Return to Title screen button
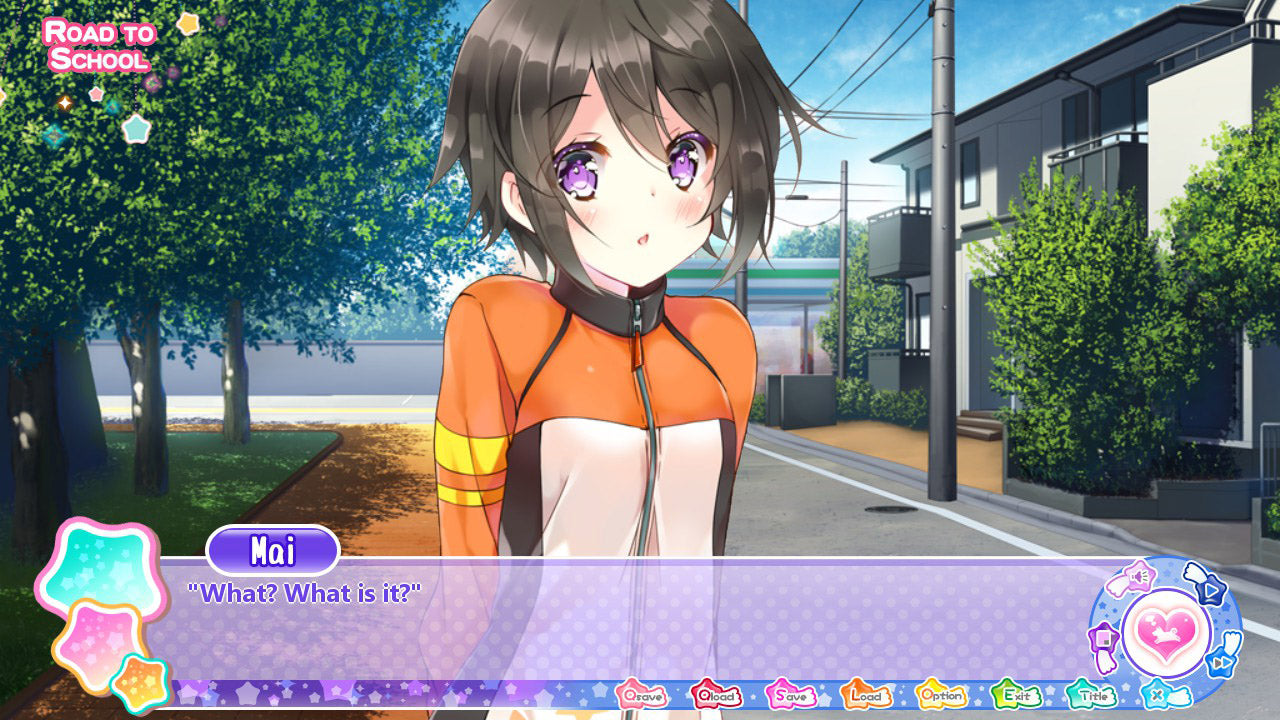The image size is (1280, 720). [x=1091, y=695]
